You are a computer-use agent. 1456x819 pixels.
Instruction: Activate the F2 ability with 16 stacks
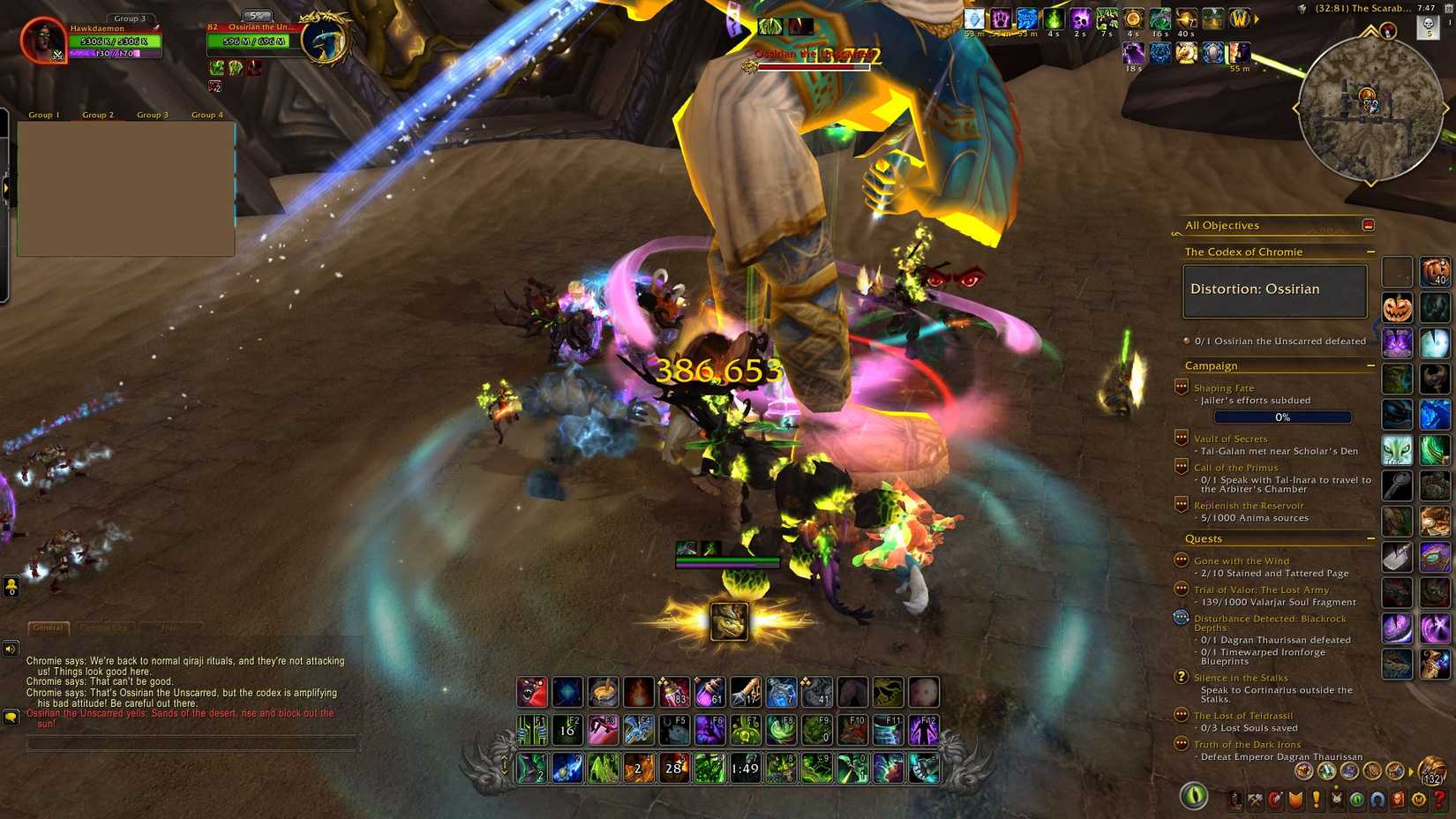pos(566,727)
